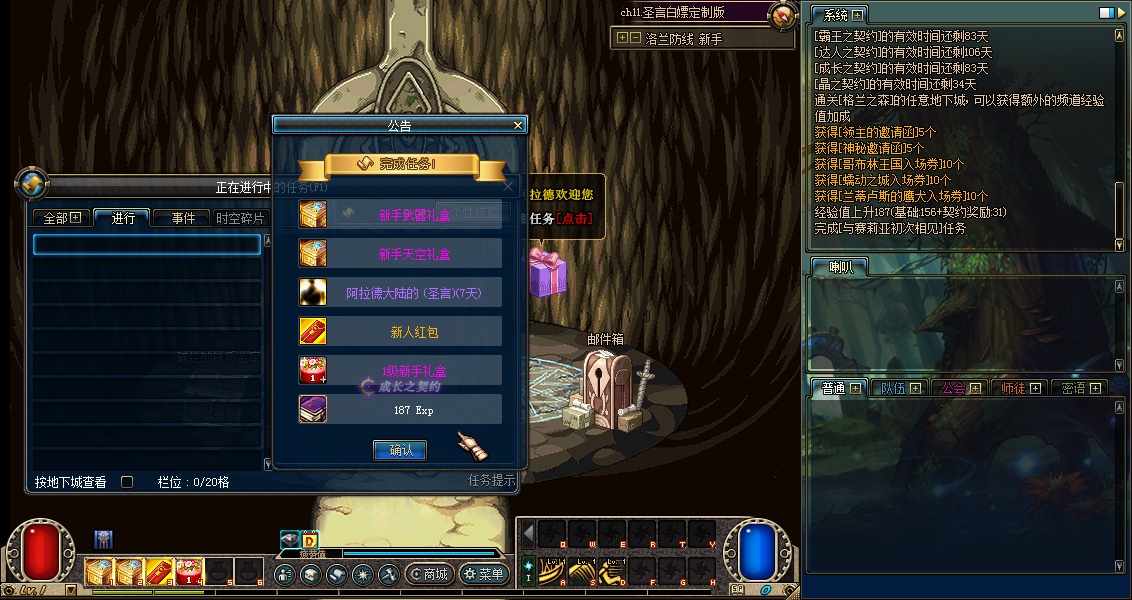Switch to the 全部 quest tab
The height and width of the screenshot is (600, 1132).
coord(62,218)
